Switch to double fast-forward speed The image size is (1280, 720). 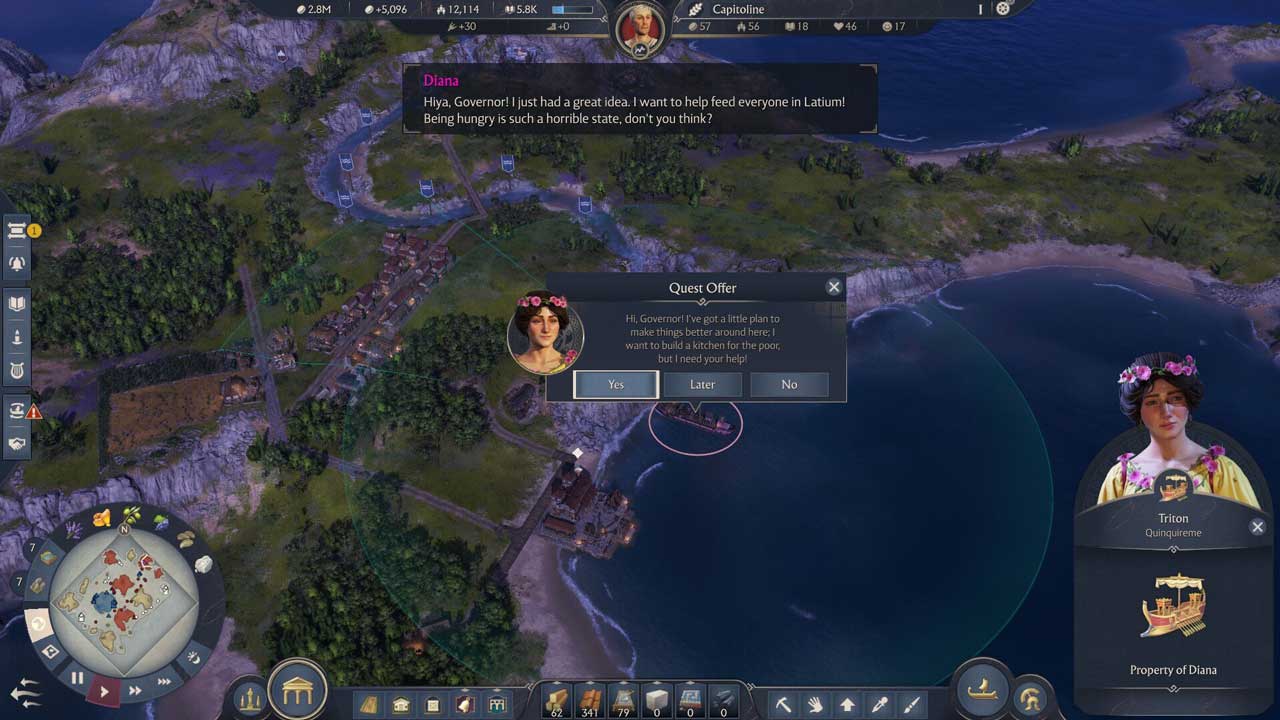135,690
